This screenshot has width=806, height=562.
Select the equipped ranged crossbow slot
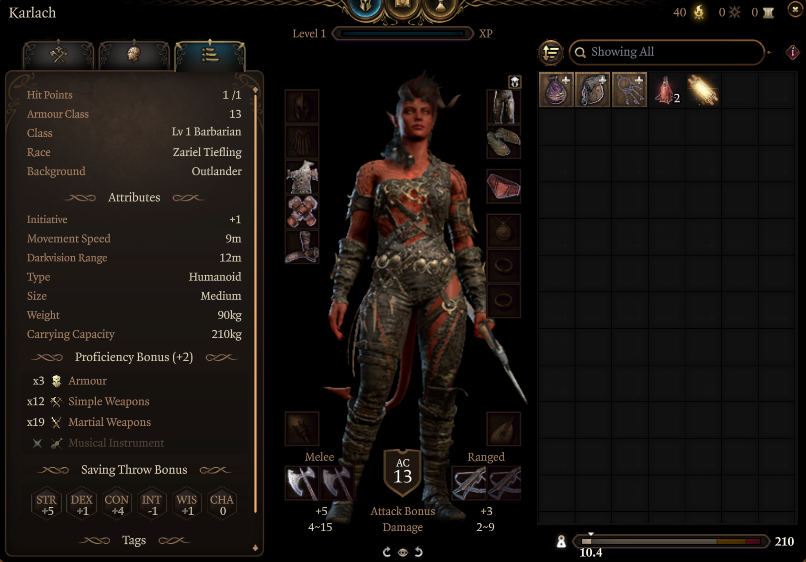coord(469,484)
